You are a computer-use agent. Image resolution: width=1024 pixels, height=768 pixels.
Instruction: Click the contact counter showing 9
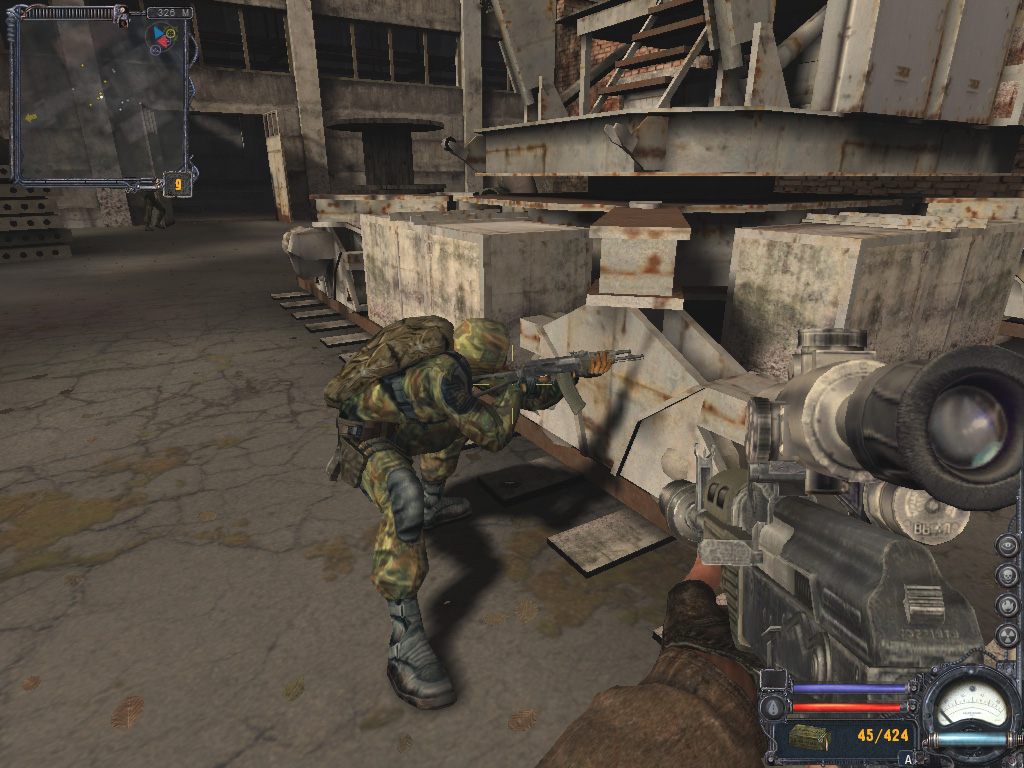coord(177,183)
